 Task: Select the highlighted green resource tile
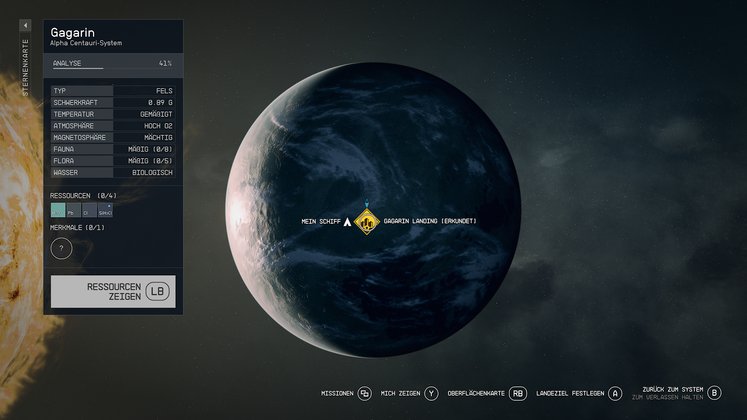click(x=58, y=211)
